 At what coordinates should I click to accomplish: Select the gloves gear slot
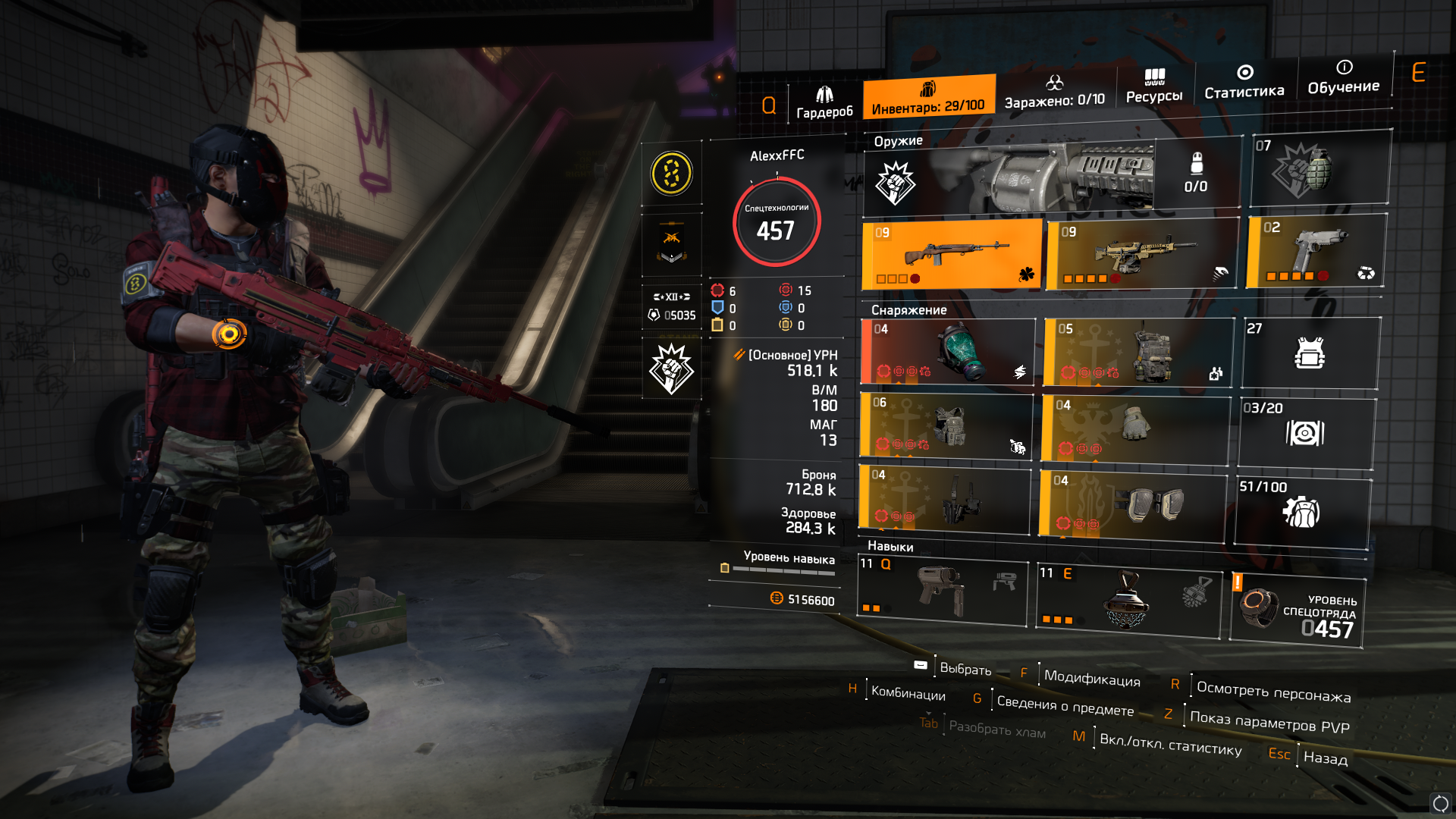pos(1135,428)
